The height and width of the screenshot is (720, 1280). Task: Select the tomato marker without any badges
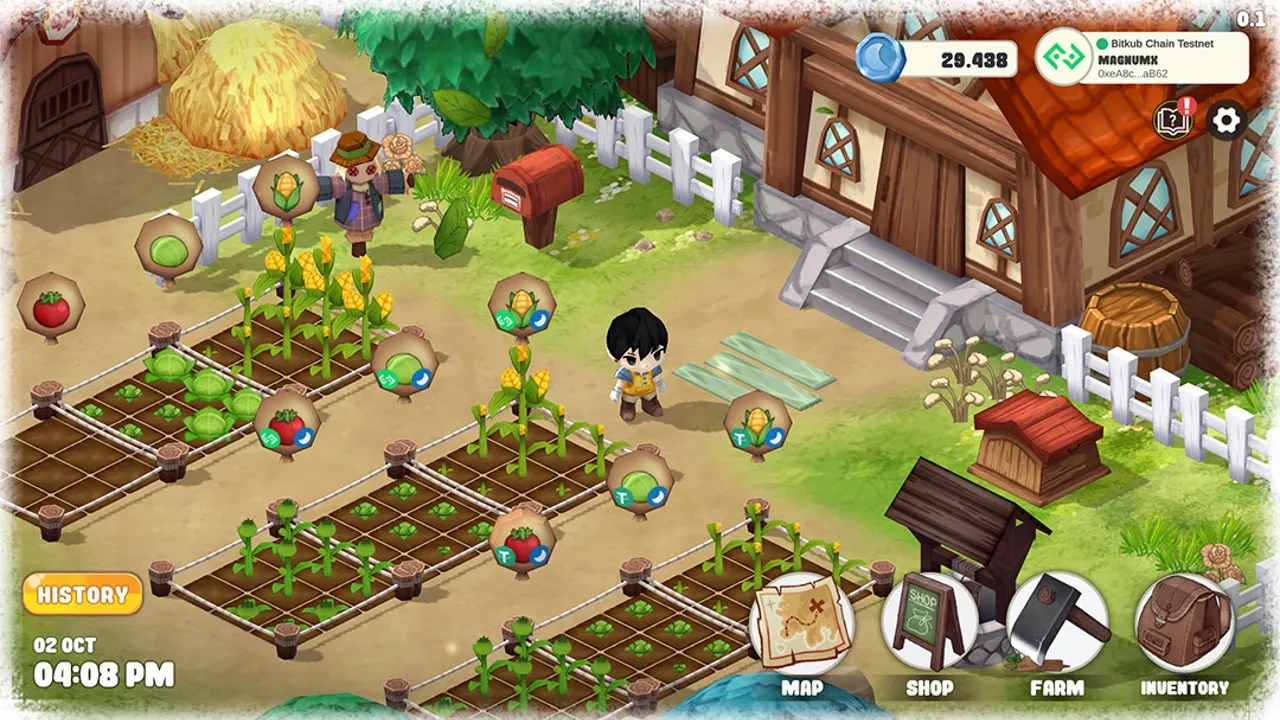tap(51, 308)
